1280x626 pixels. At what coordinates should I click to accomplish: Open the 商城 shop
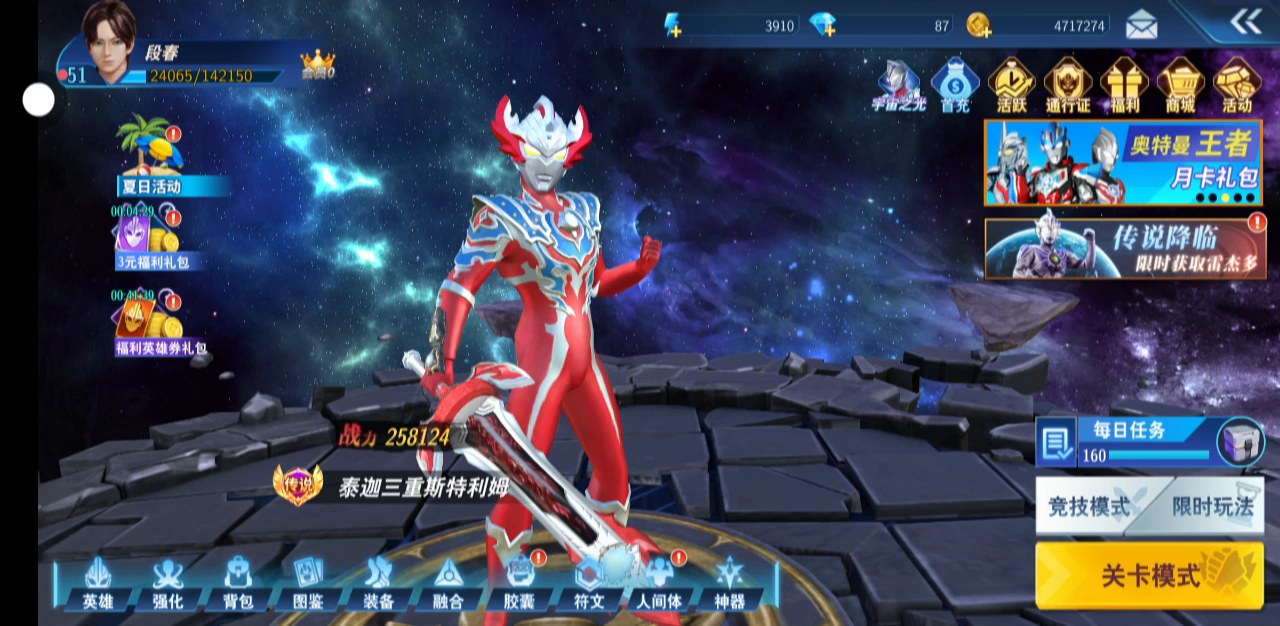click(x=1180, y=84)
